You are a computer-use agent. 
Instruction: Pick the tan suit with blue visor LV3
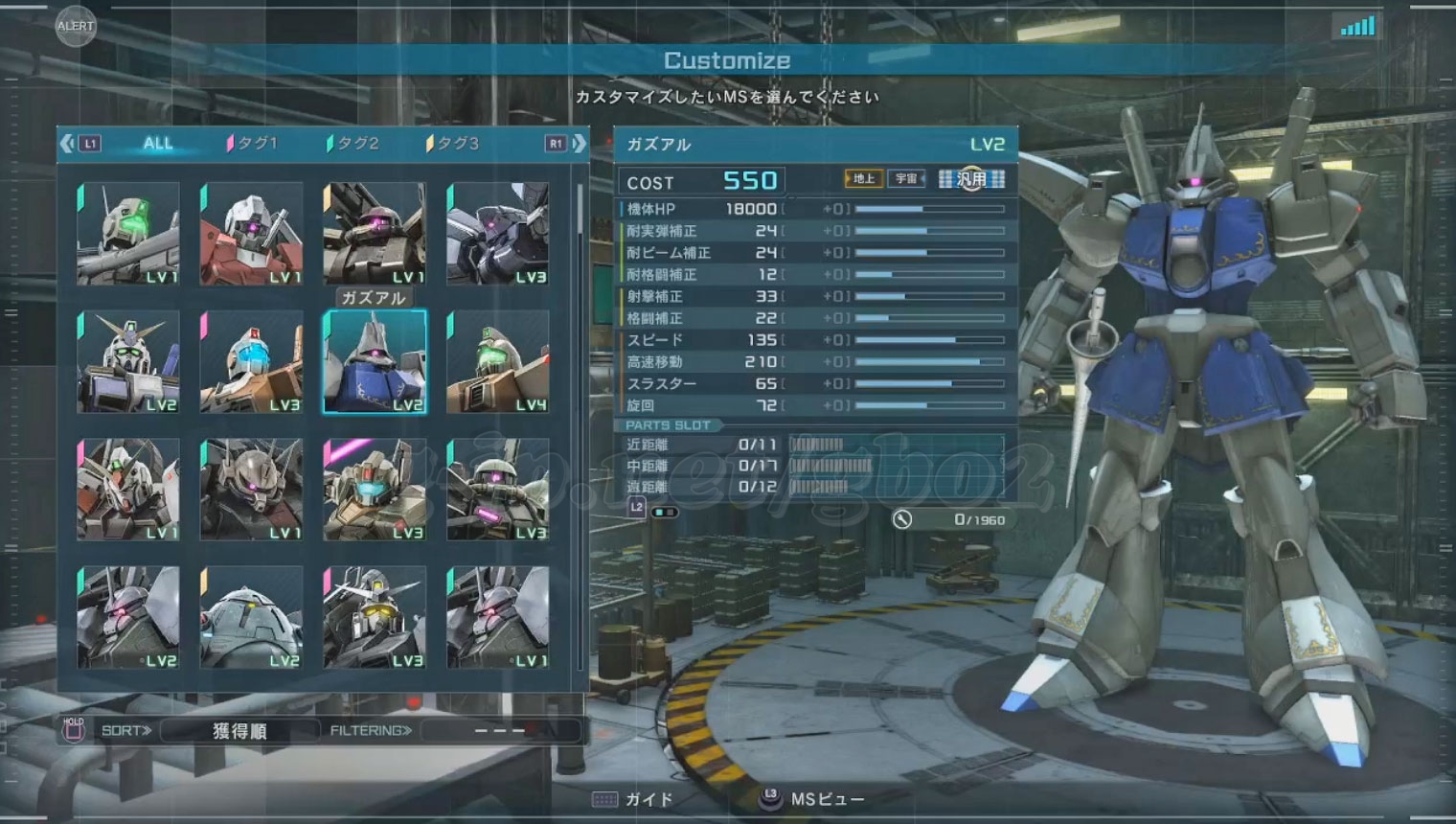tap(251, 362)
